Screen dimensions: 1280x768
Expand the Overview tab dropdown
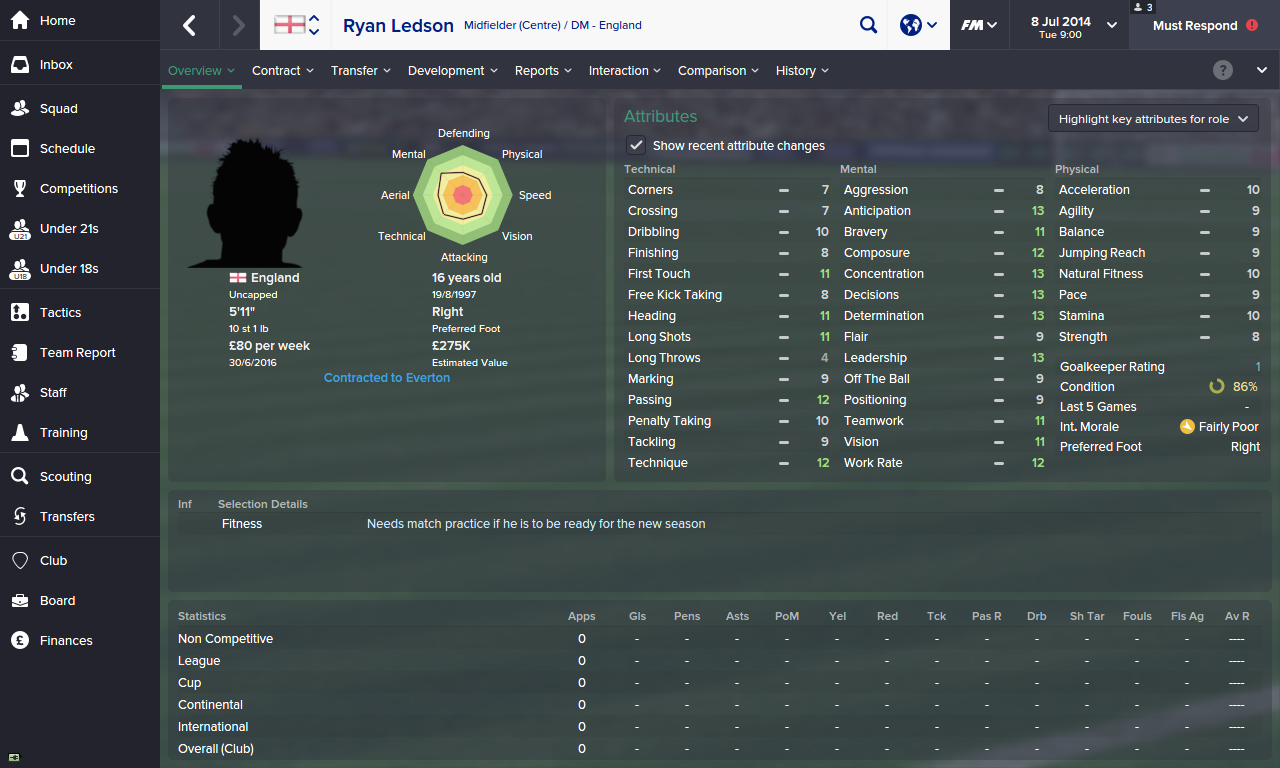point(201,70)
